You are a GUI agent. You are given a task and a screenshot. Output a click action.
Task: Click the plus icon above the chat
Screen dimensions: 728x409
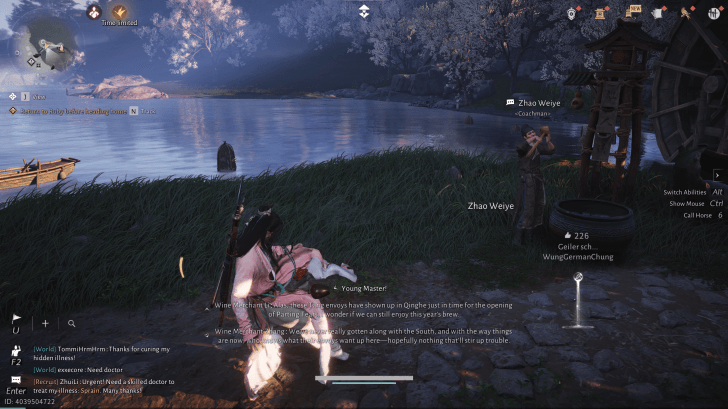pyautogui.click(x=44, y=323)
